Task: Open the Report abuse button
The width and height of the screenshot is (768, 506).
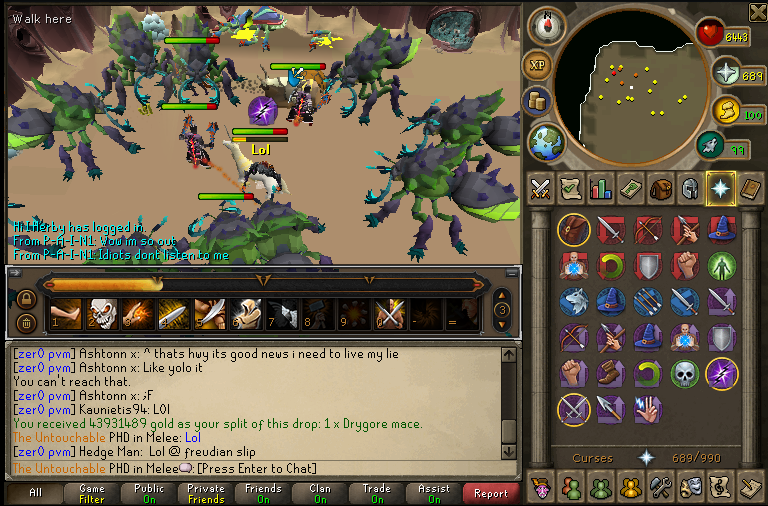Action: click(x=491, y=493)
